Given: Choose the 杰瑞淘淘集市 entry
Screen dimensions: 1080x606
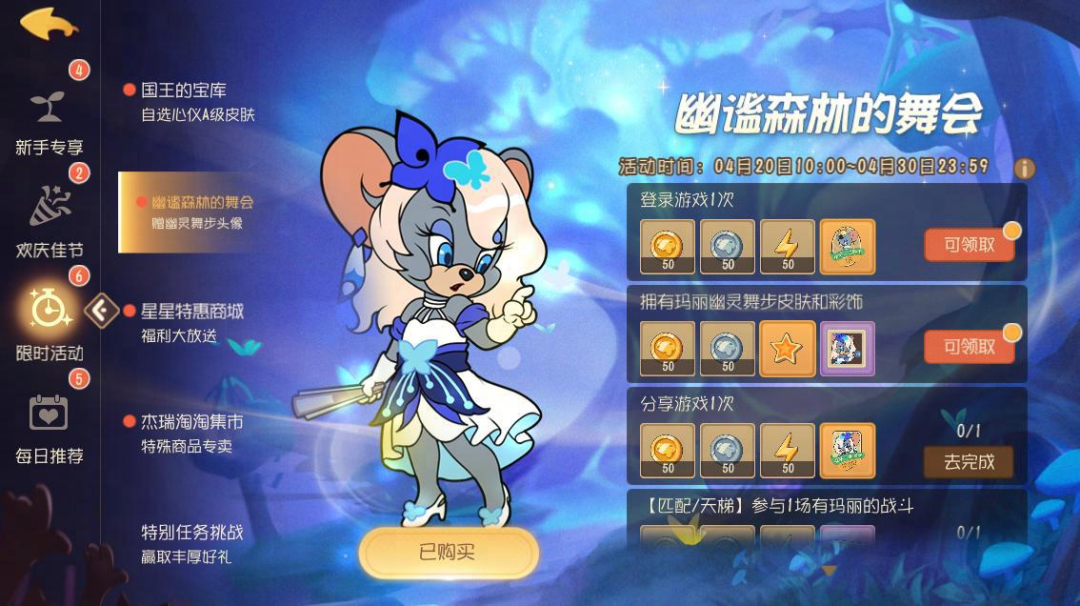Looking at the screenshot, I should coord(192,432).
